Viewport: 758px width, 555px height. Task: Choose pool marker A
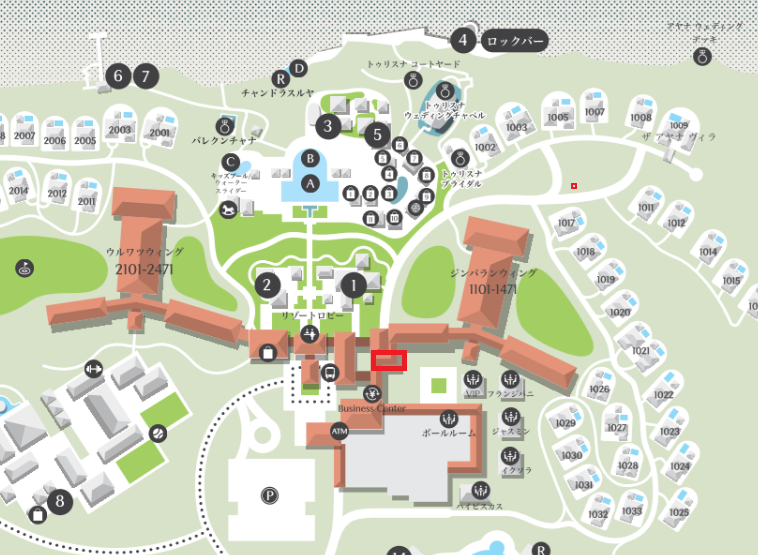[311, 183]
